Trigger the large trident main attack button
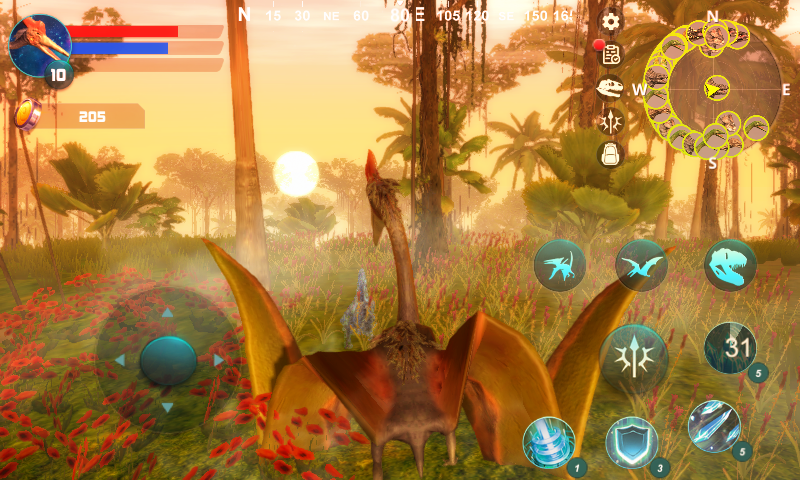Image resolution: width=800 pixels, height=480 pixels. pos(634,356)
